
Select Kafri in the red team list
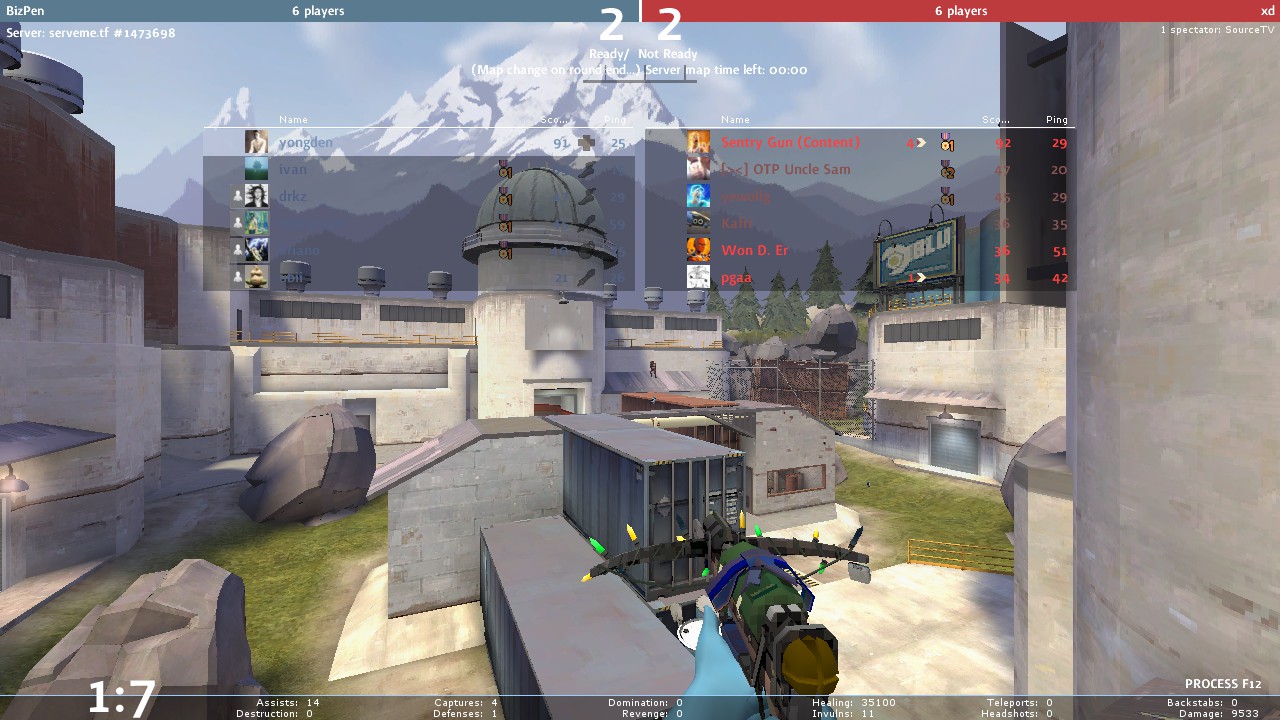tap(736, 224)
